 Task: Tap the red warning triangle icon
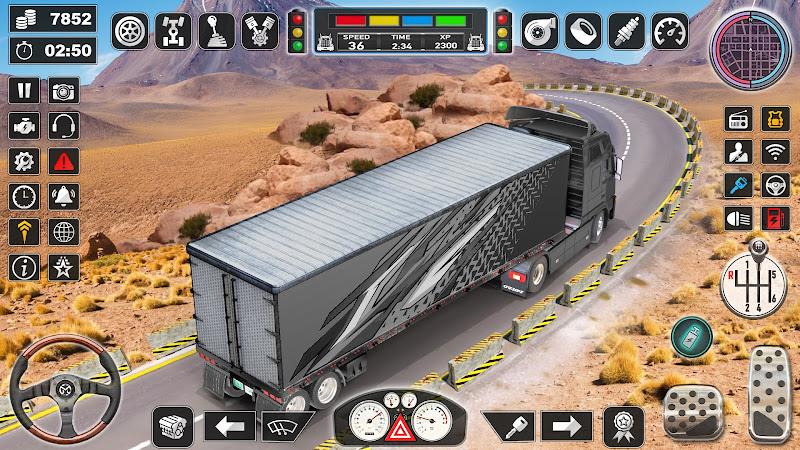pos(65,160)
